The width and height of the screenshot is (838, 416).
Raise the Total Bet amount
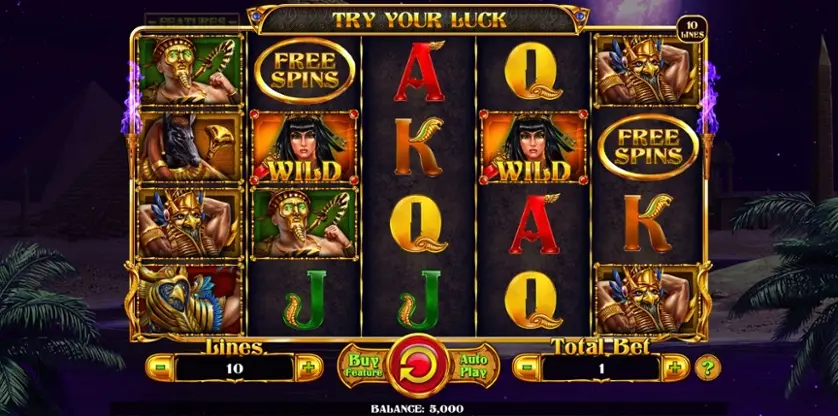[675, 367]
